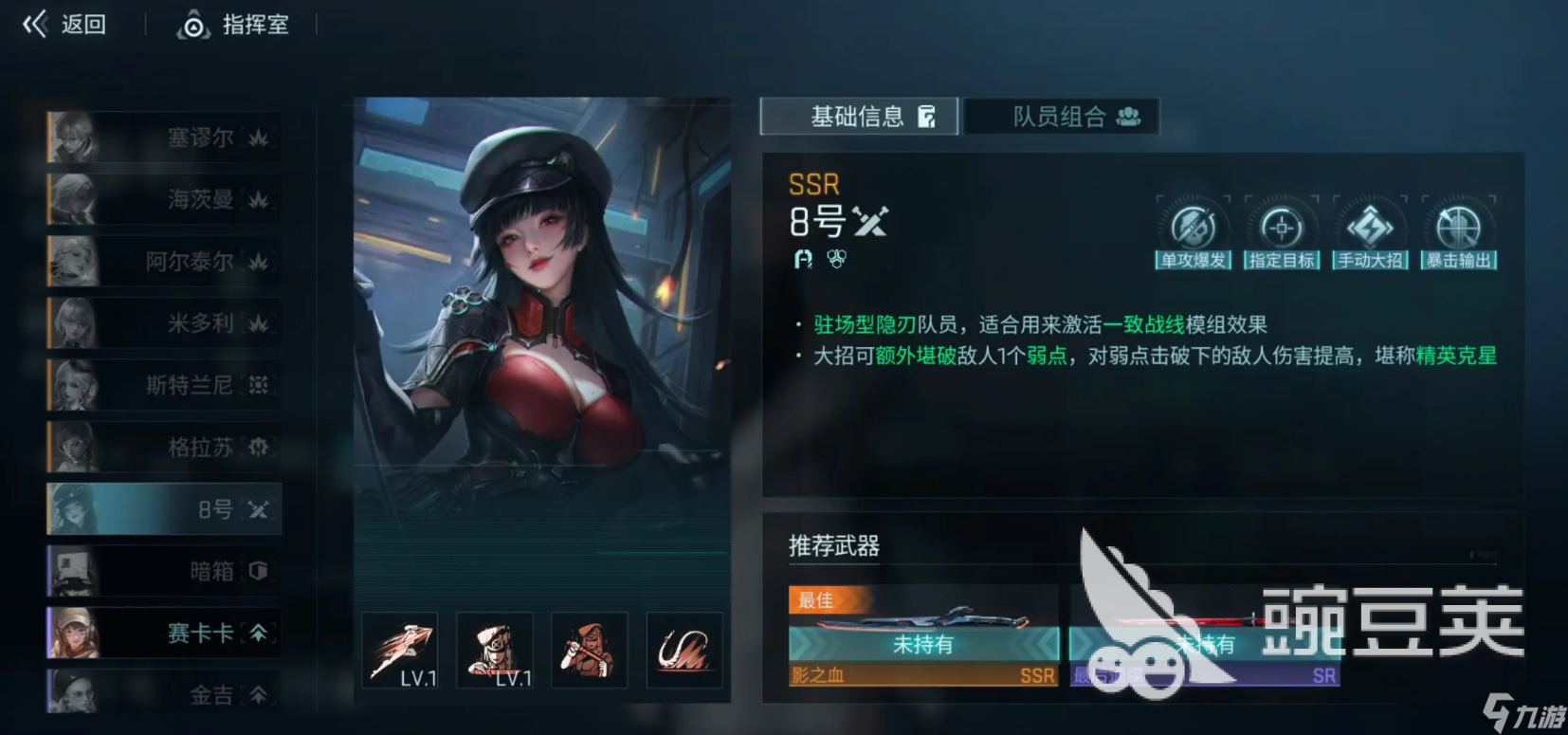
Task: Click the 返回 back button
Action: point(64,24)
